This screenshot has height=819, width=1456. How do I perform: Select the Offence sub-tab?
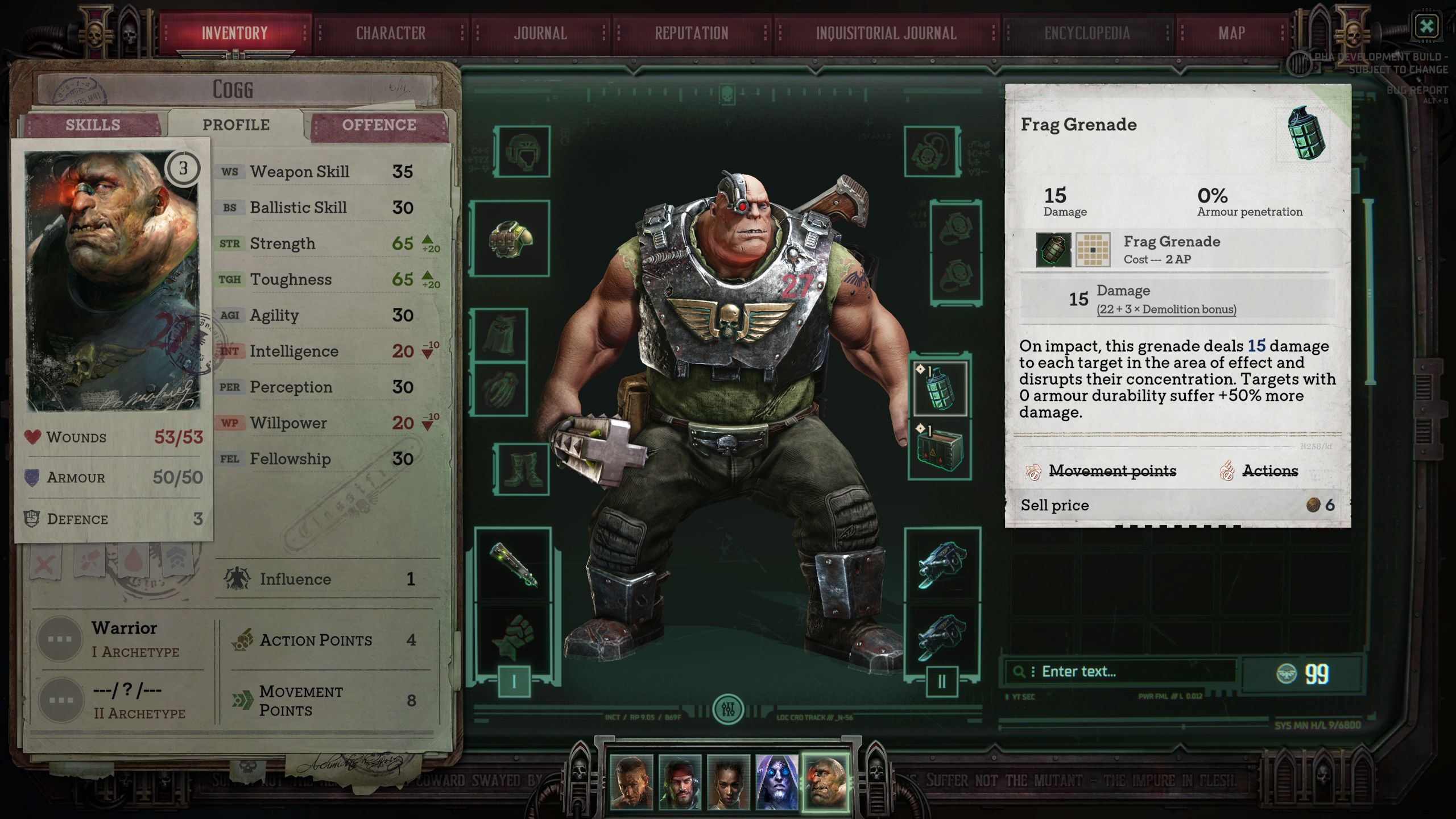pyautogui.click(x=379, y=125)
